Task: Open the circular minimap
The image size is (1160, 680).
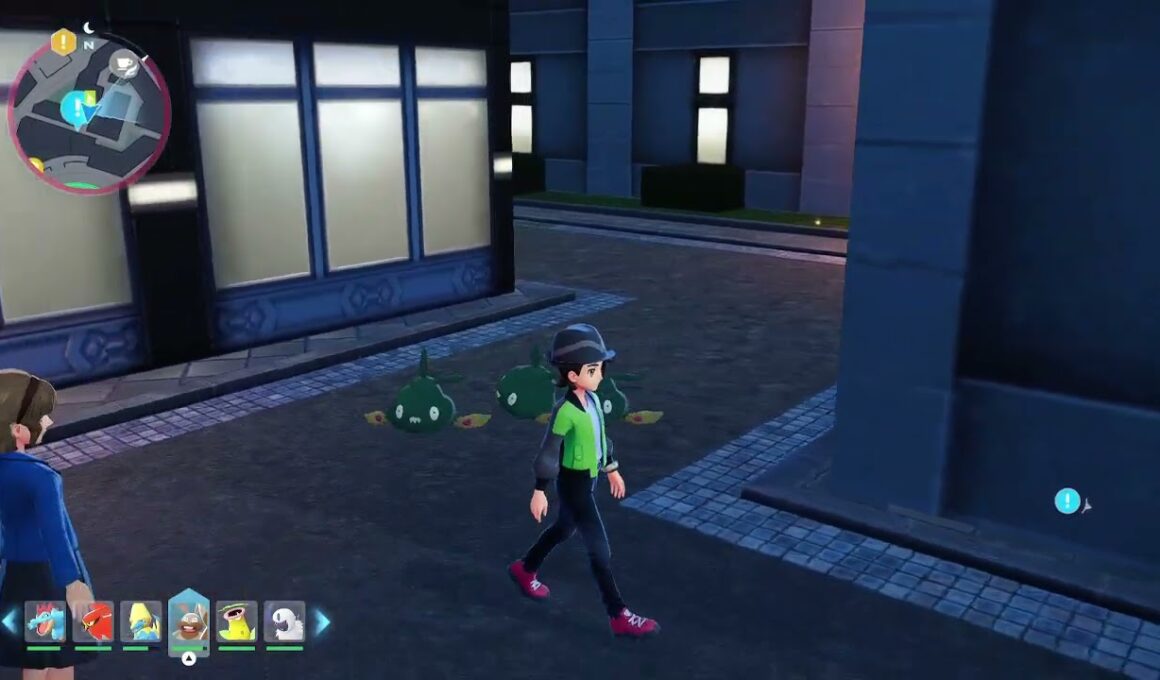Action: (x=88, y=112)
